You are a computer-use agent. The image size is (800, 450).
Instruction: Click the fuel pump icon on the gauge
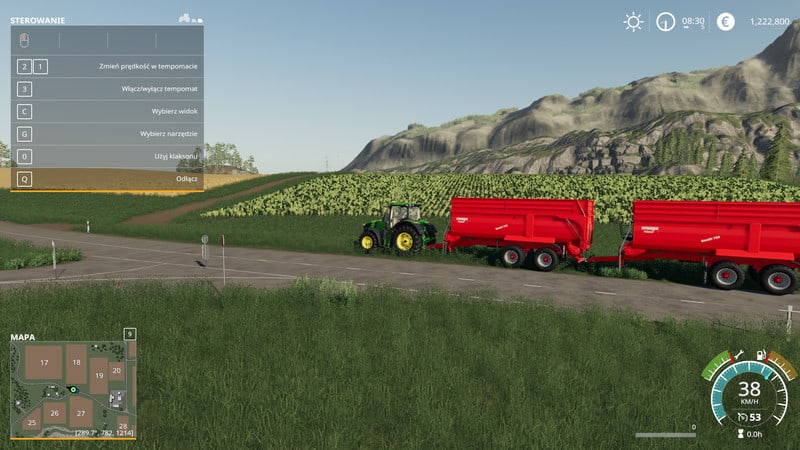click(x=762, y=355)
